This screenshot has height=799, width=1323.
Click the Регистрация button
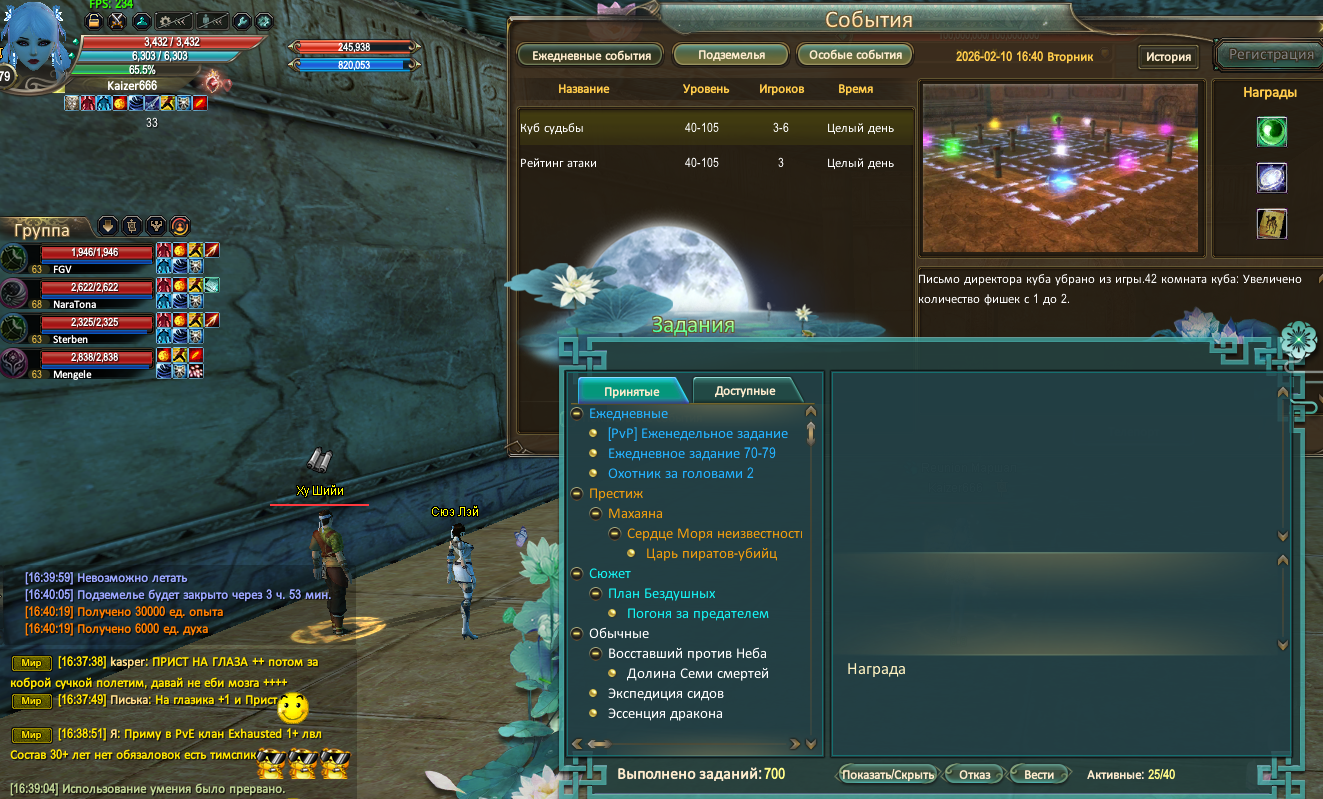tap(1270, 55)
